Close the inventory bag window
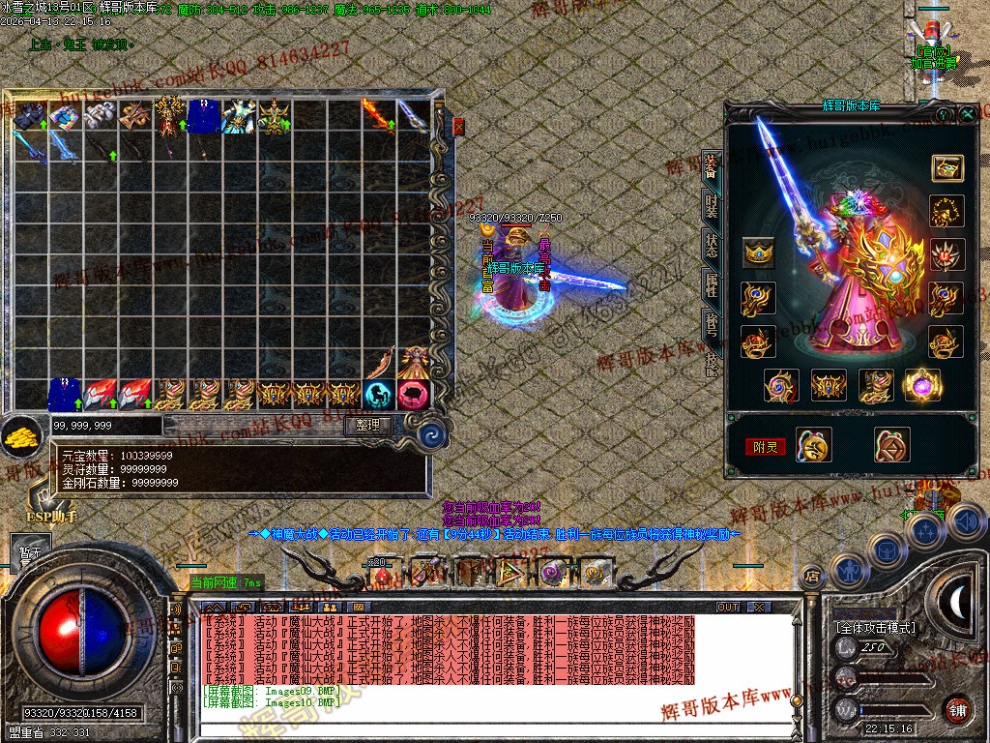The width and height of the screenshot is (990, 743). click(x=459, y=126)
